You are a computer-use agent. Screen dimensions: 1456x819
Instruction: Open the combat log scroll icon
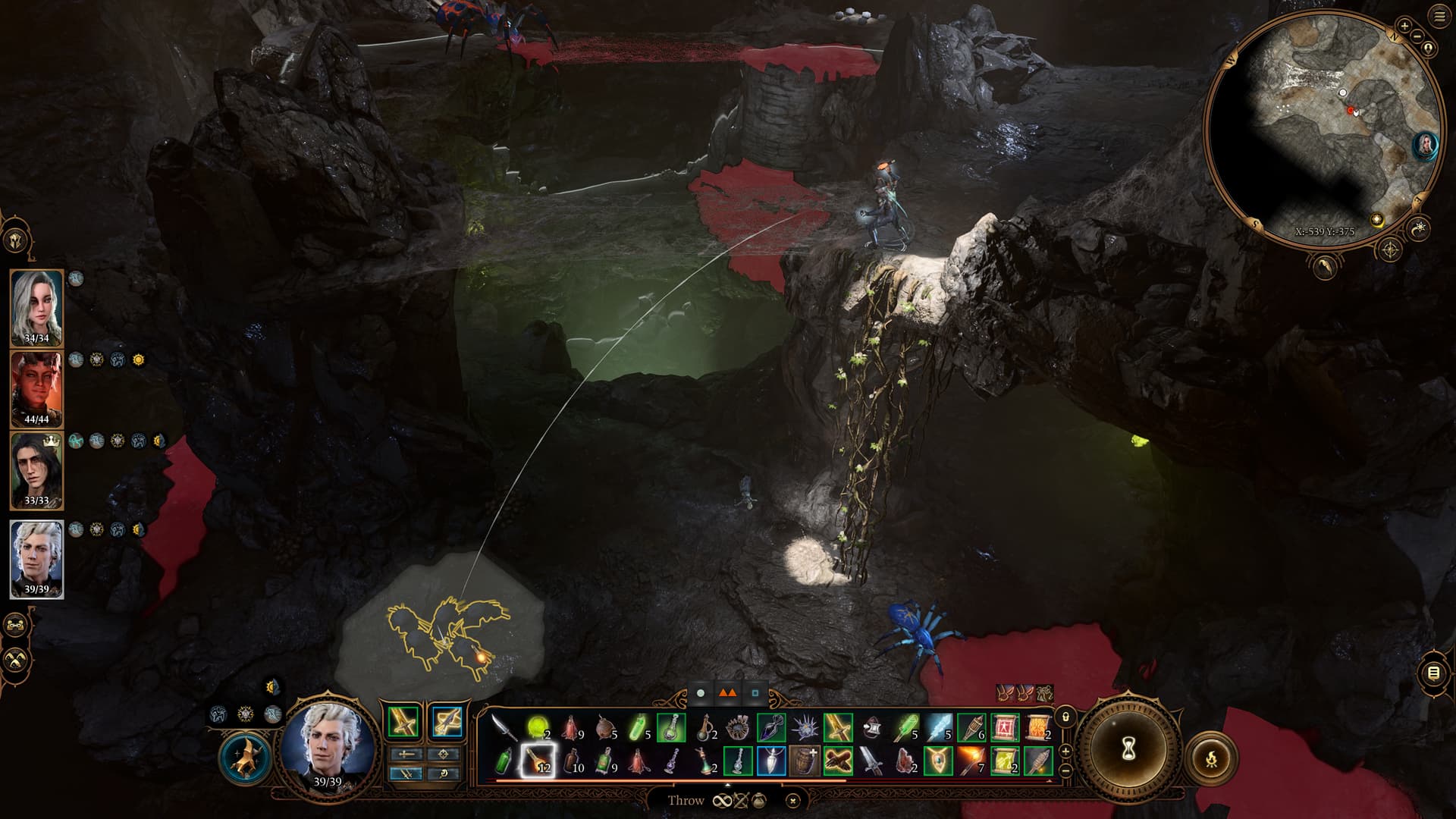pos(1432,673)
